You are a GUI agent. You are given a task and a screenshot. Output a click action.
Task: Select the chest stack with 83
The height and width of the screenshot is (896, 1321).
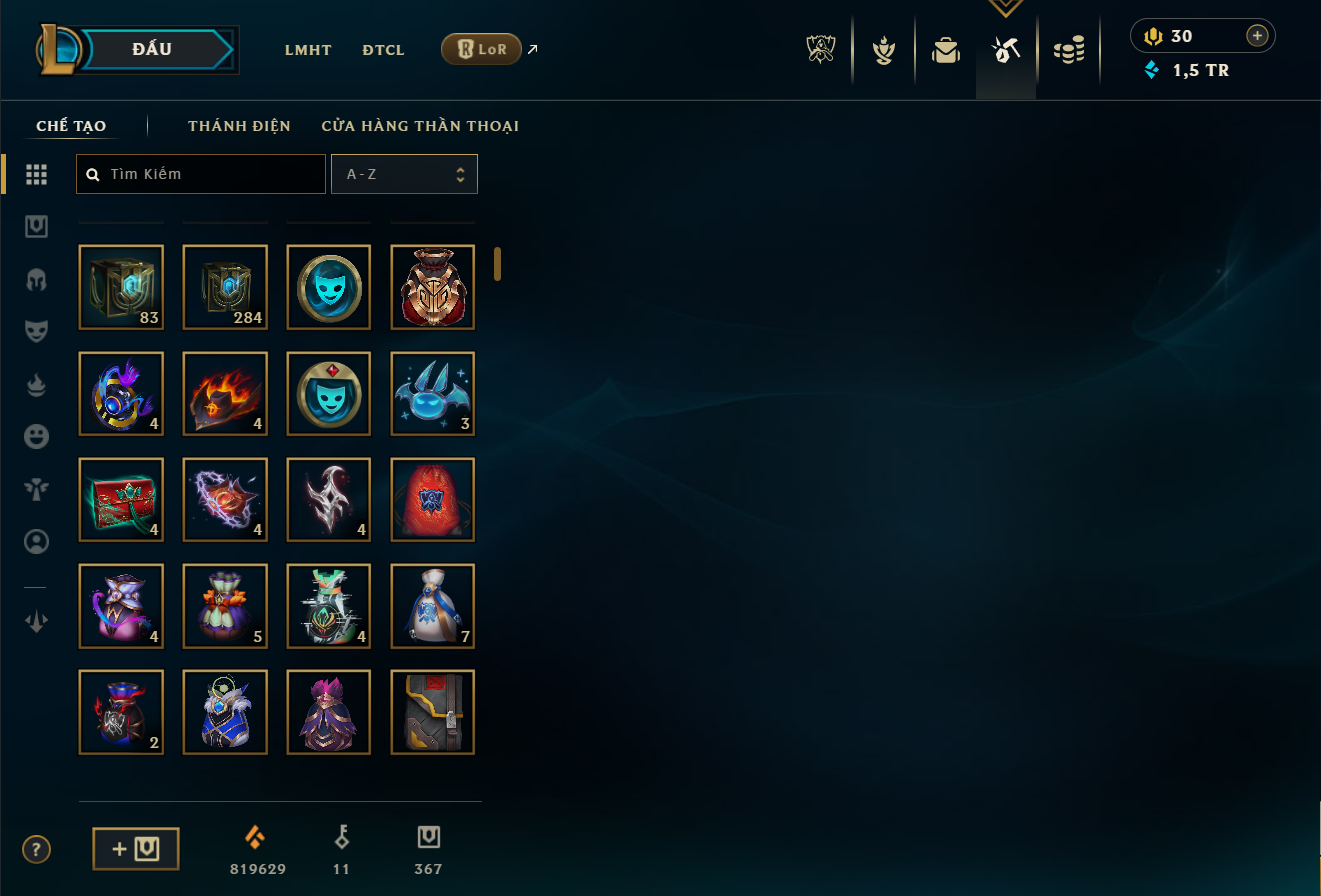tap(121, 287)
